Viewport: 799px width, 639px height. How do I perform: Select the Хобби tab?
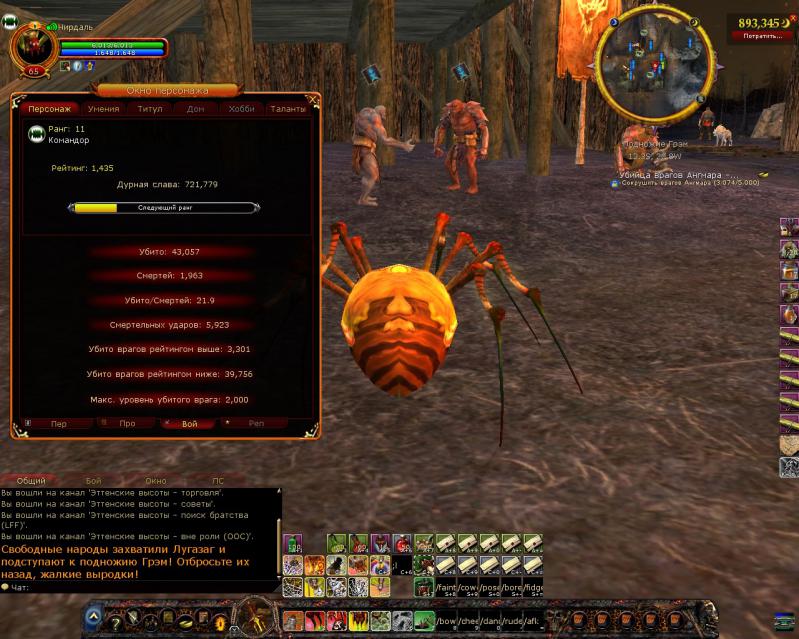241,109
